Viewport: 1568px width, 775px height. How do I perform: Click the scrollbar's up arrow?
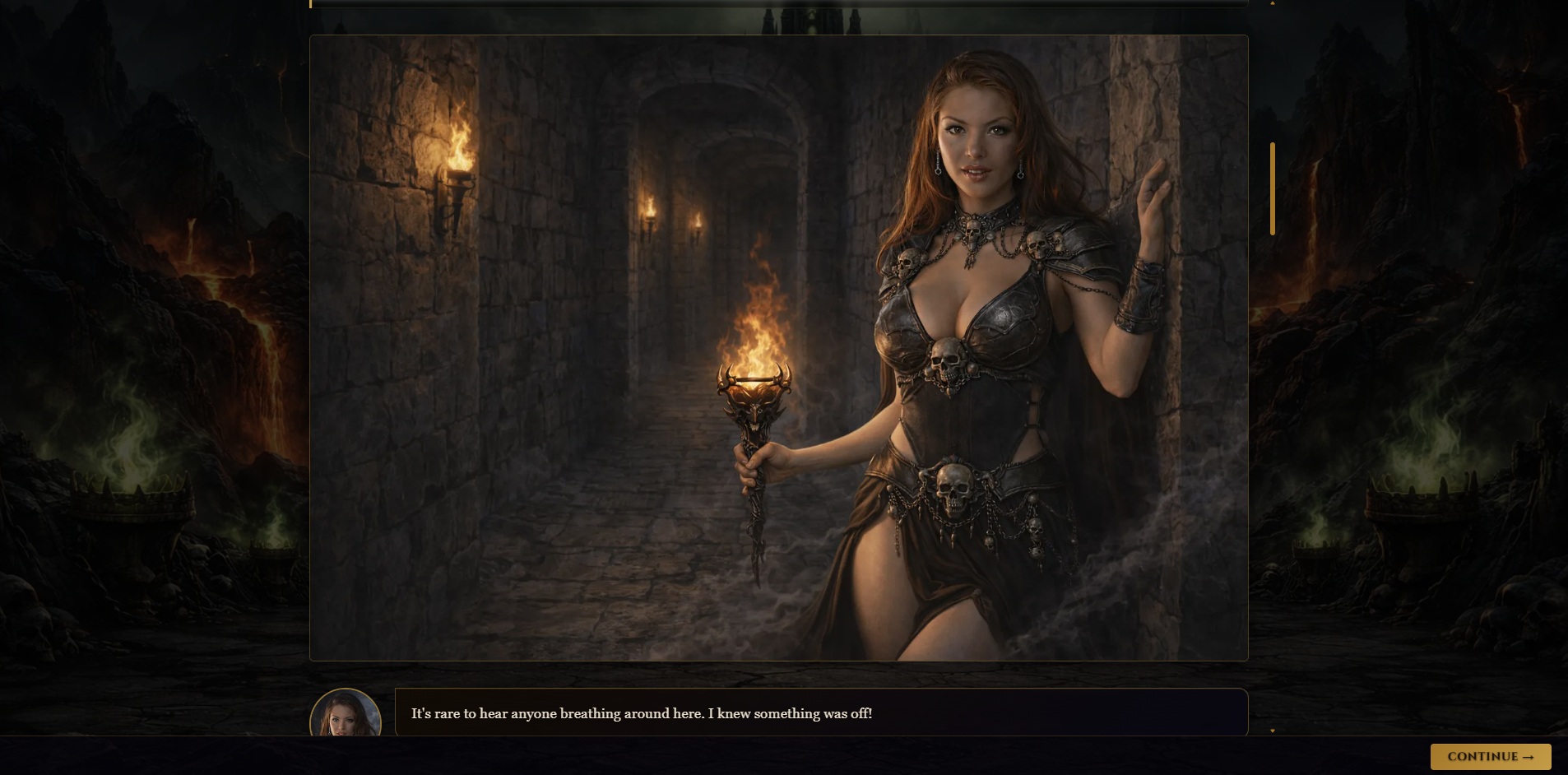(1273, 4)
